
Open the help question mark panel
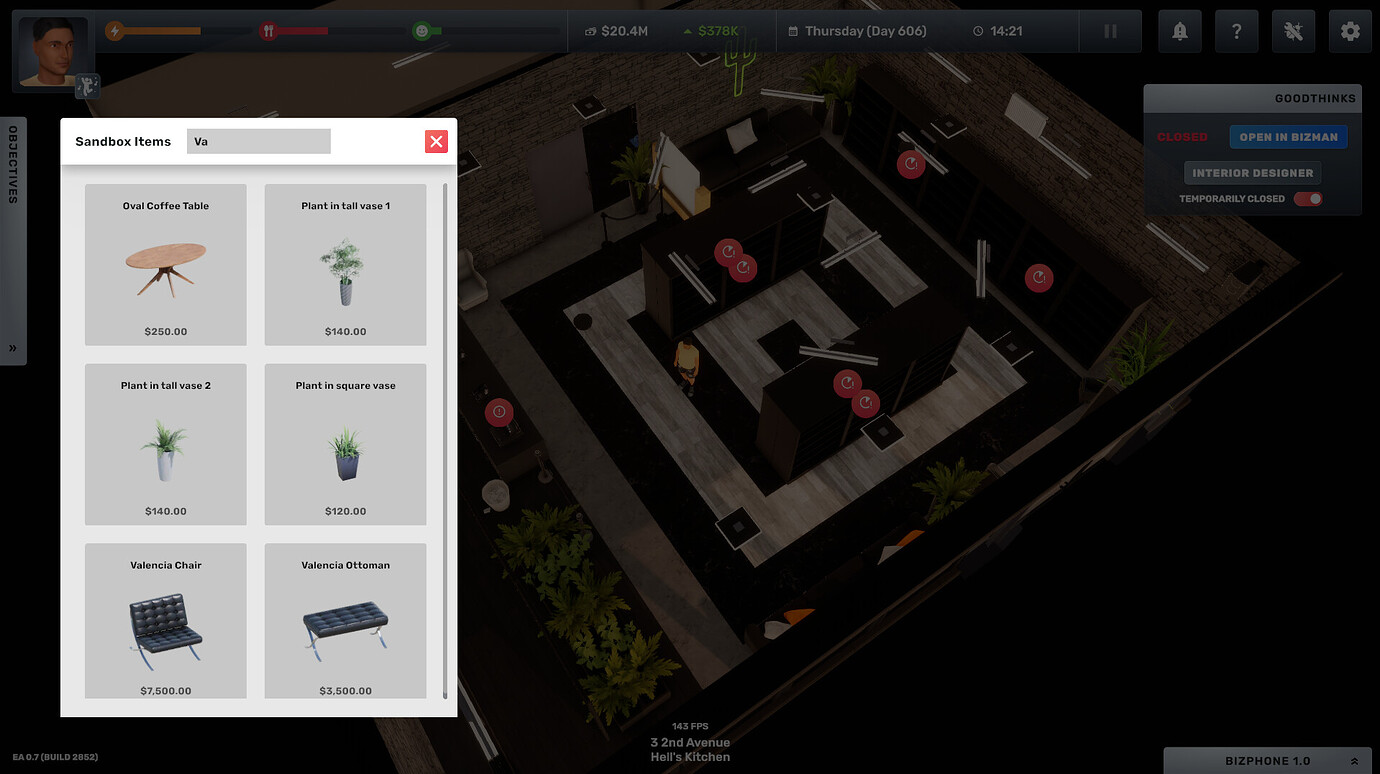(x=1236, y=31)
